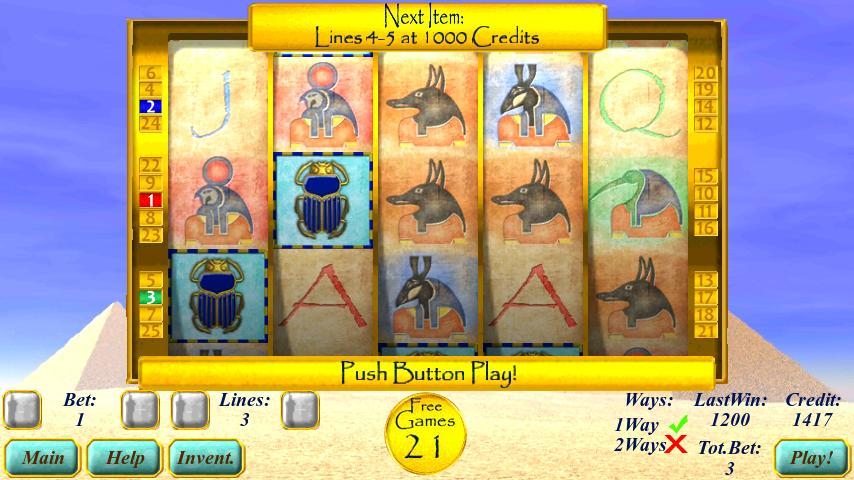Screen dimensions: 854x480
Task: Hit the Play! button to spin
Action: pos(811,458)
